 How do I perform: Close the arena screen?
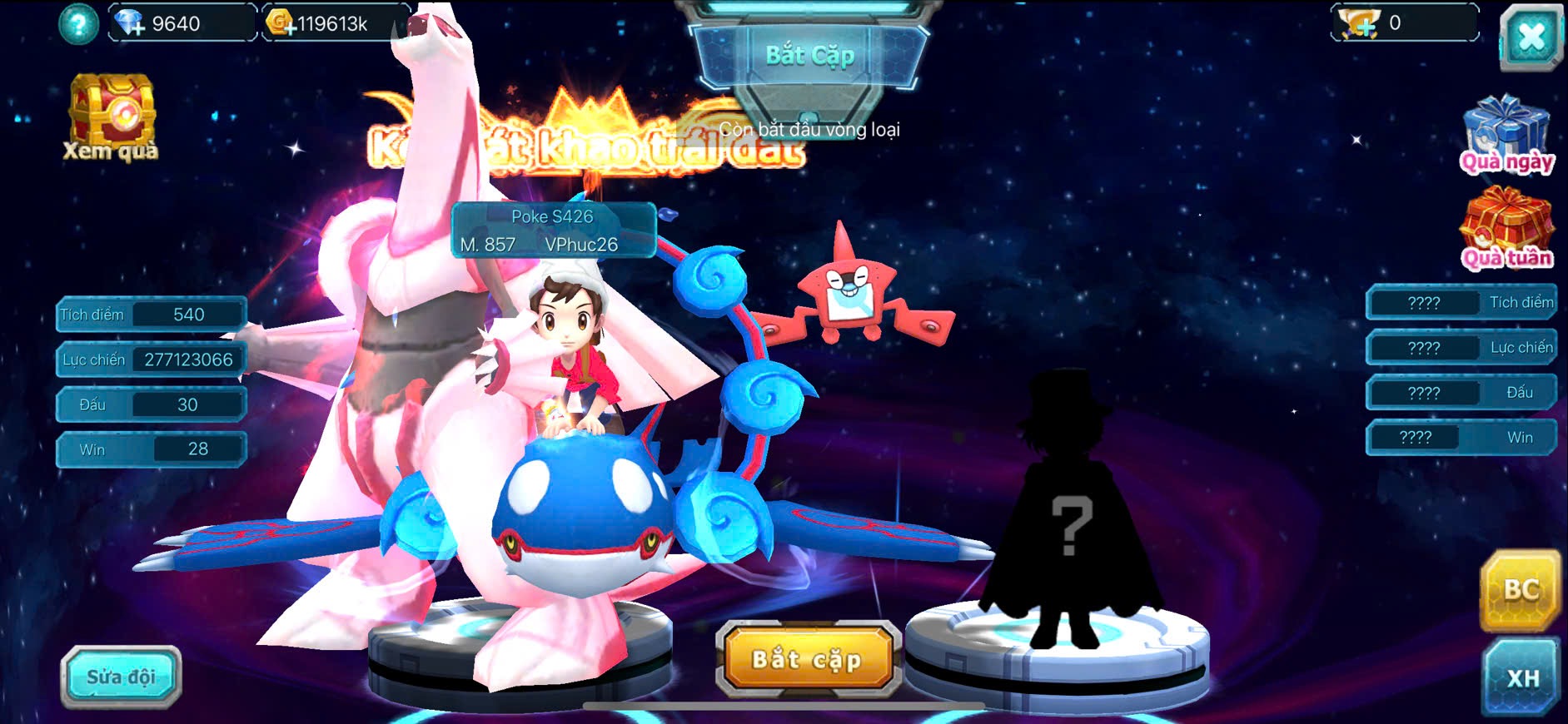click(1531, 37)
